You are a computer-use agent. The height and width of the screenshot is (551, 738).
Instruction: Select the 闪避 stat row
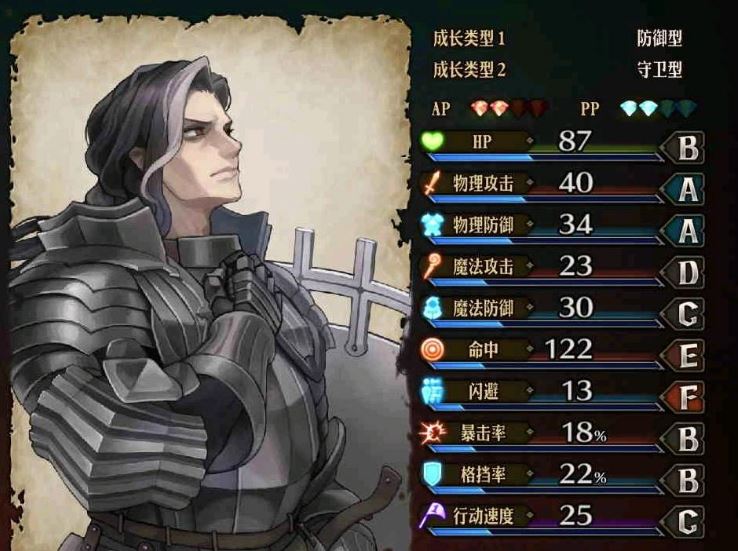point(560,391)
